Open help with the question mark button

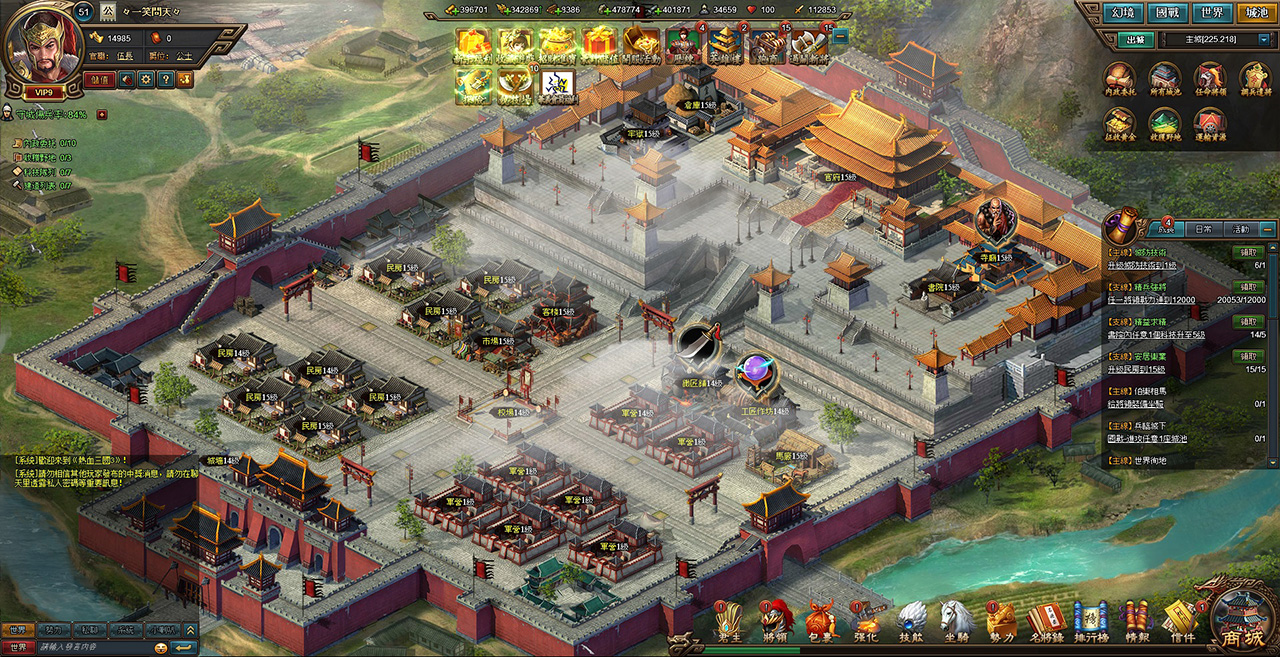coord(166,79)
